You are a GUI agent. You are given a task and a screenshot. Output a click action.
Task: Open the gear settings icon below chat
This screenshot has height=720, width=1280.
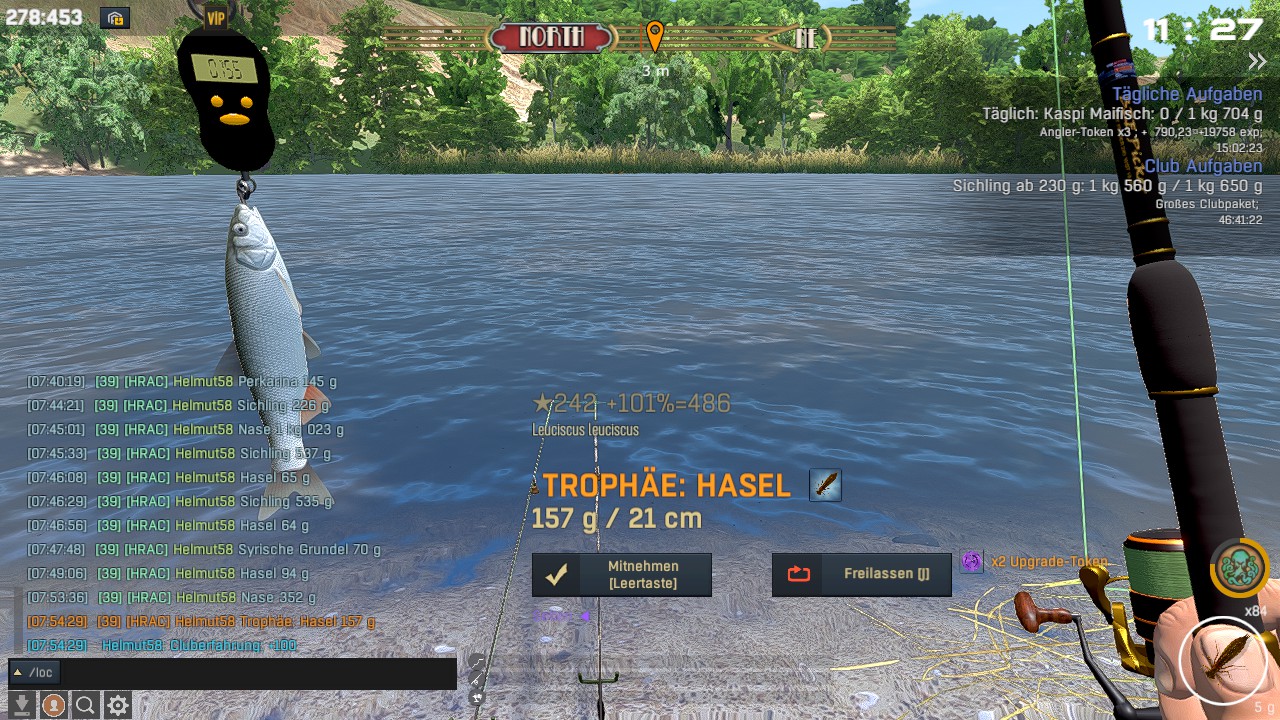tap(118, 705)
